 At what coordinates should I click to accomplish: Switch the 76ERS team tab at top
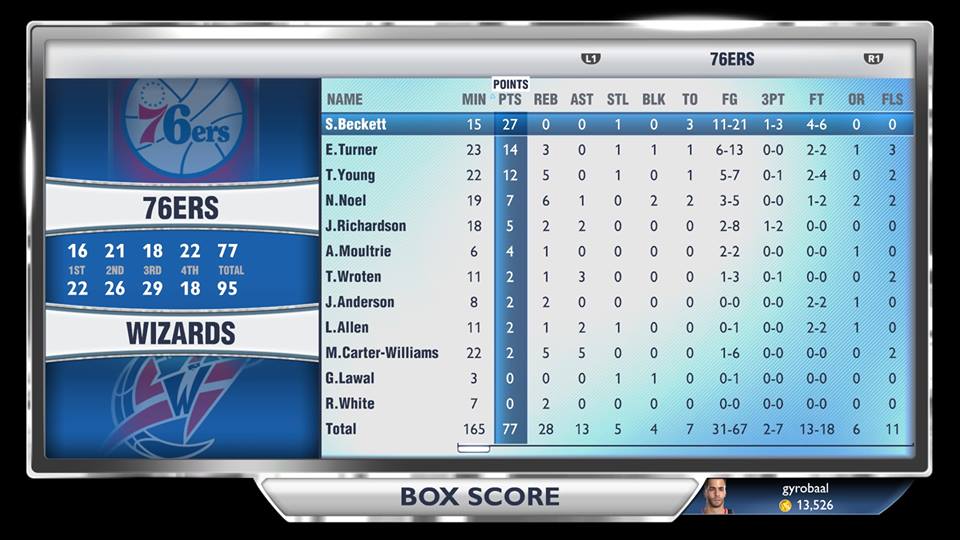point(732,59)
